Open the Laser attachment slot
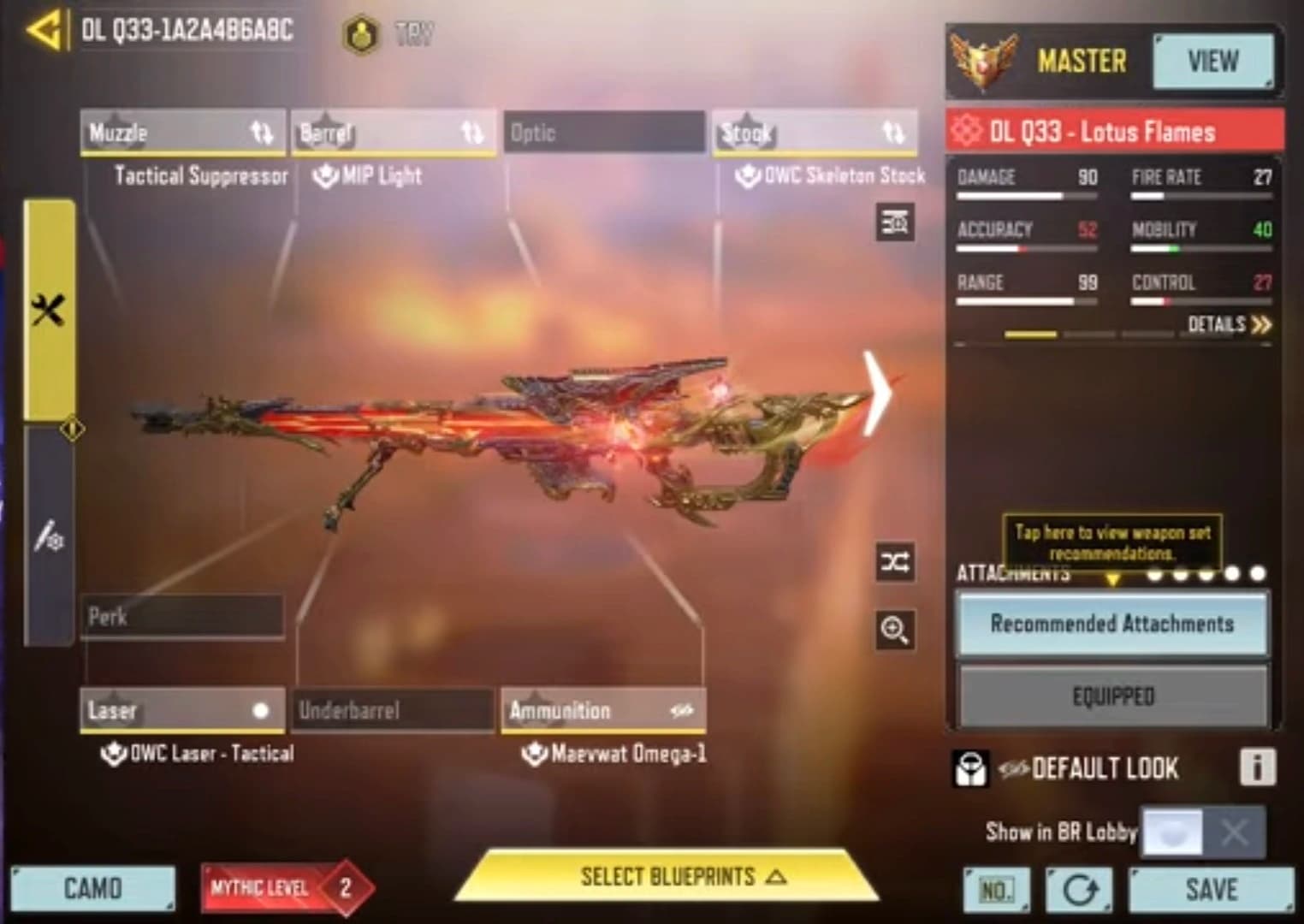 pyautogui.click(x=181, y=710)
